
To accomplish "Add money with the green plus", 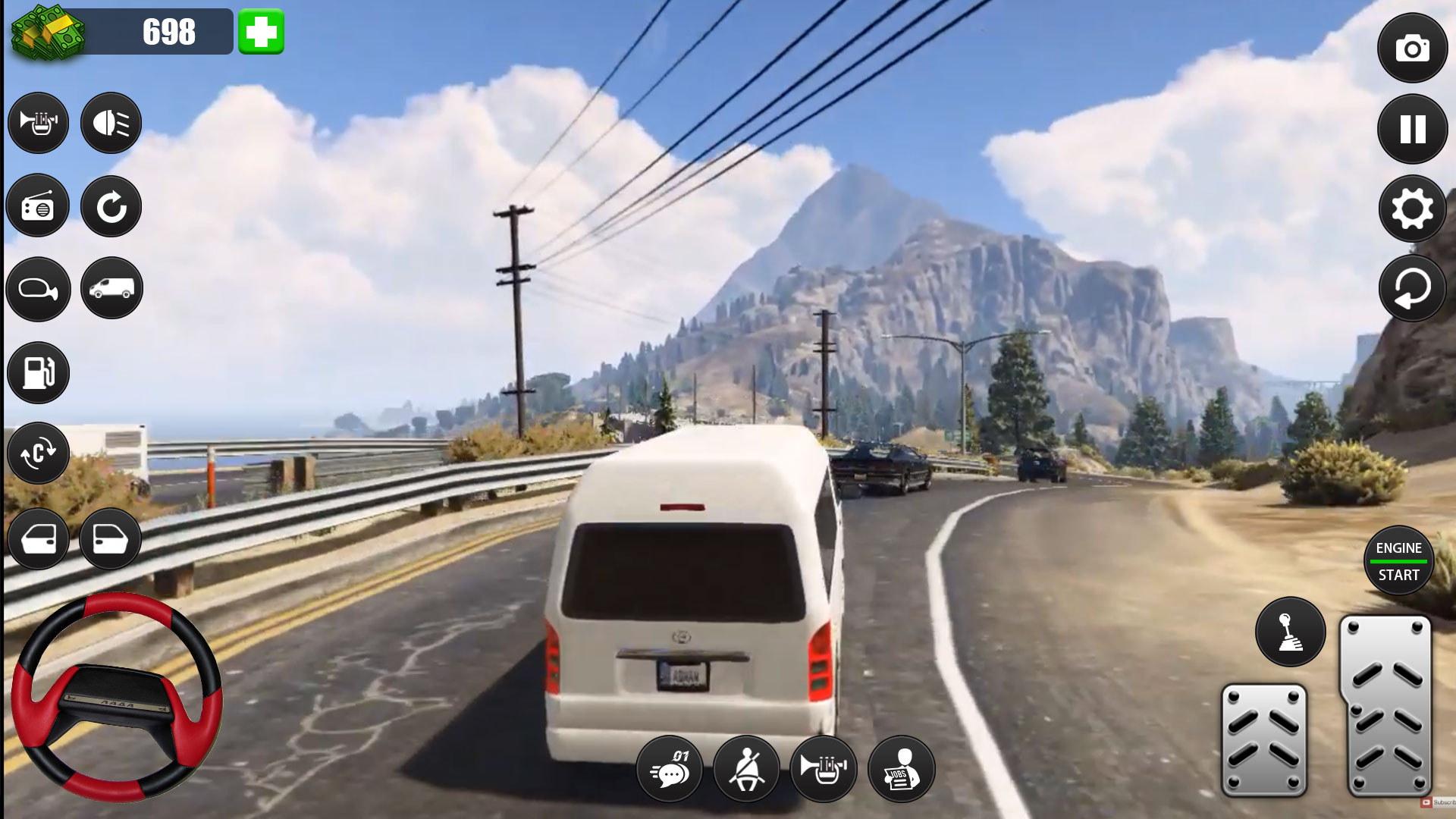I will (262, 31).
